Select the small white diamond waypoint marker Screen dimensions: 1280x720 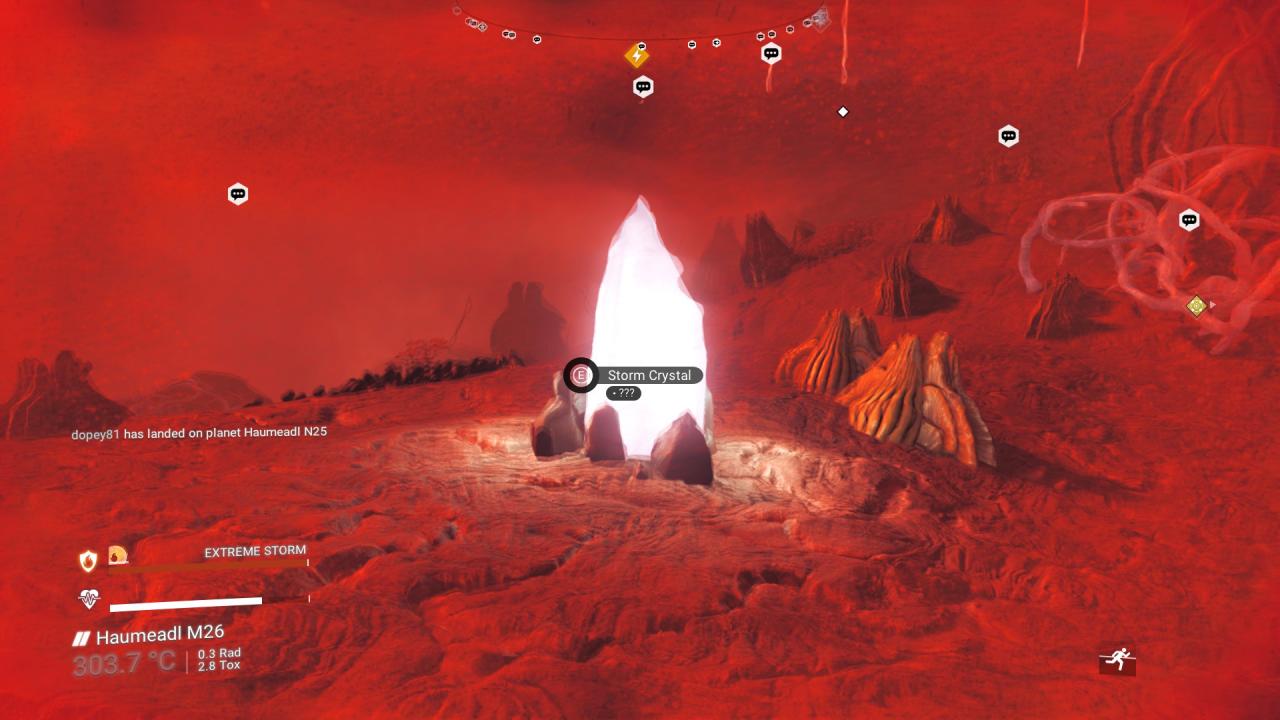843,112
